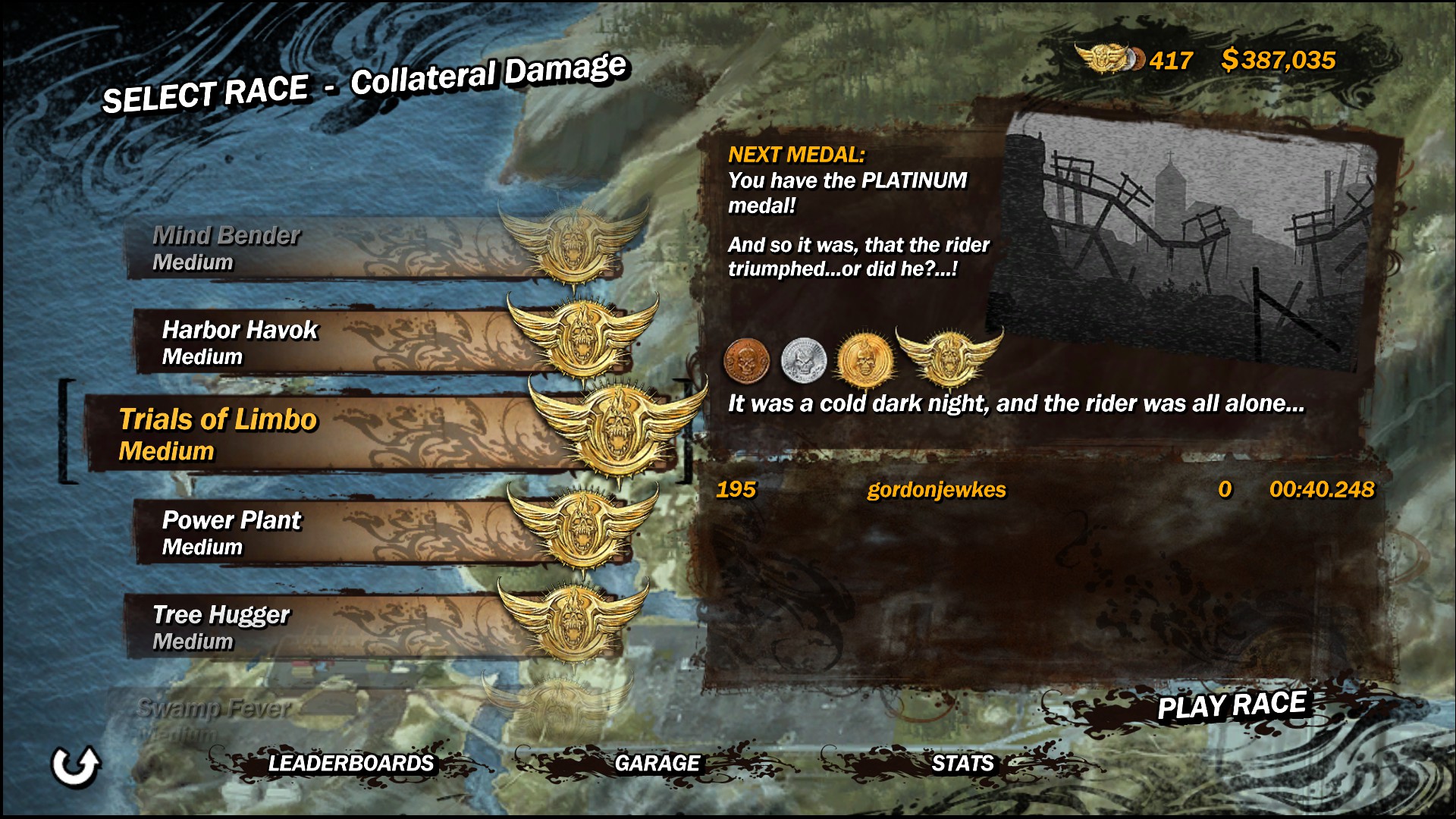Go to the Garage
The height and width of the screenshot is (819, 1456).
[x=657, y=763]
